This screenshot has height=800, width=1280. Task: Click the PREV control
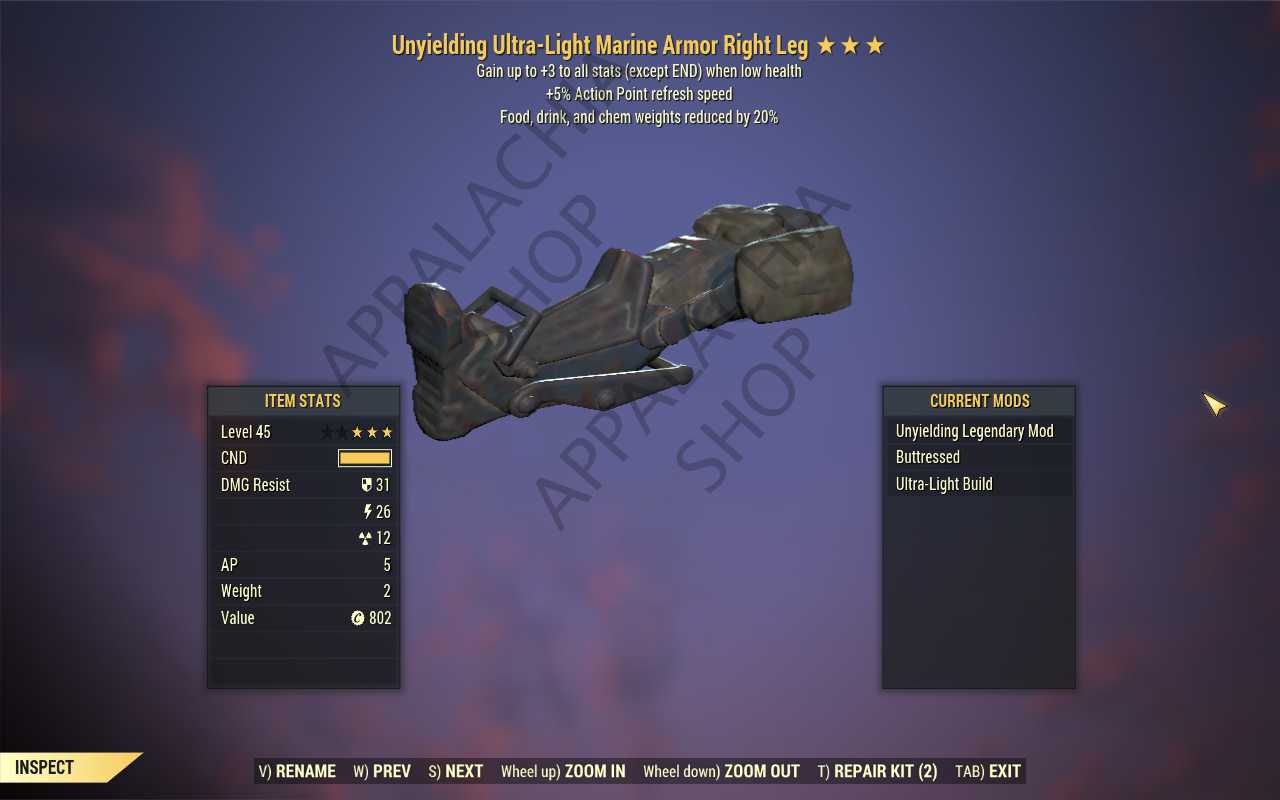pyautogui.click(x=381, y=771)
